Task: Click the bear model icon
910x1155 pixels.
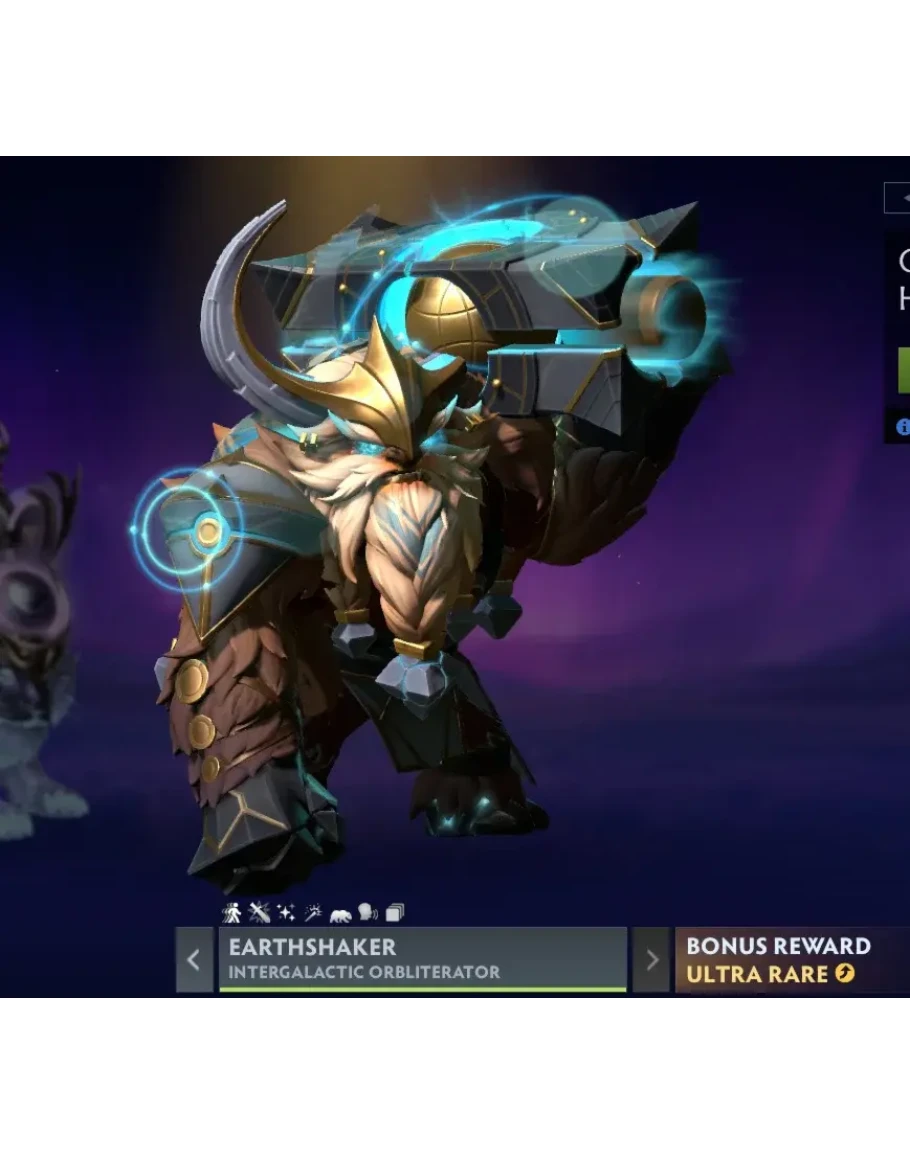Action: pyautogui.click(x=341, y=913)
